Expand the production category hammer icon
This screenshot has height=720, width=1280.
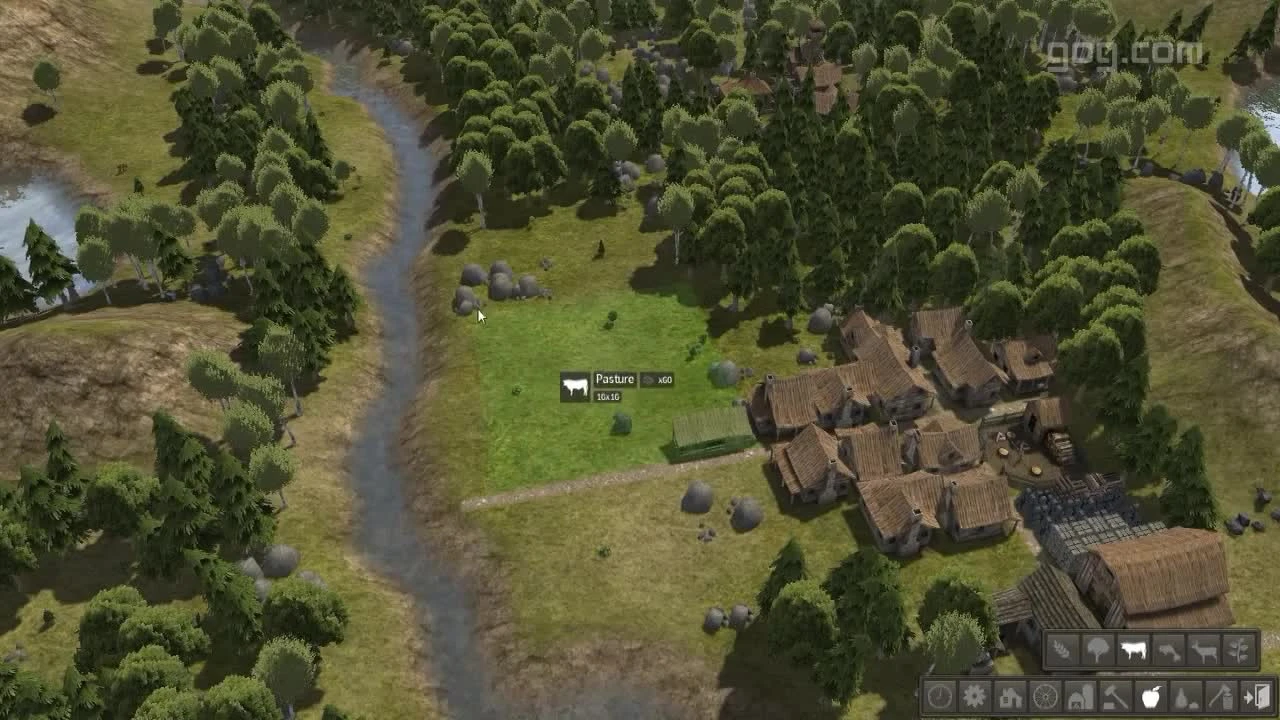(1113, 697)
